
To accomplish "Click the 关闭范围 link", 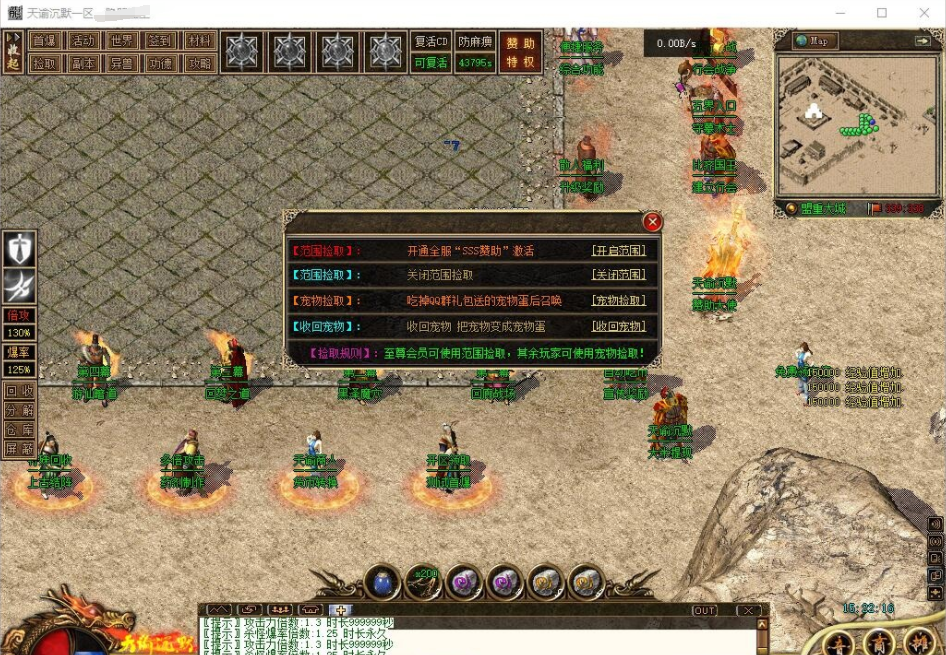I will 618,275.
